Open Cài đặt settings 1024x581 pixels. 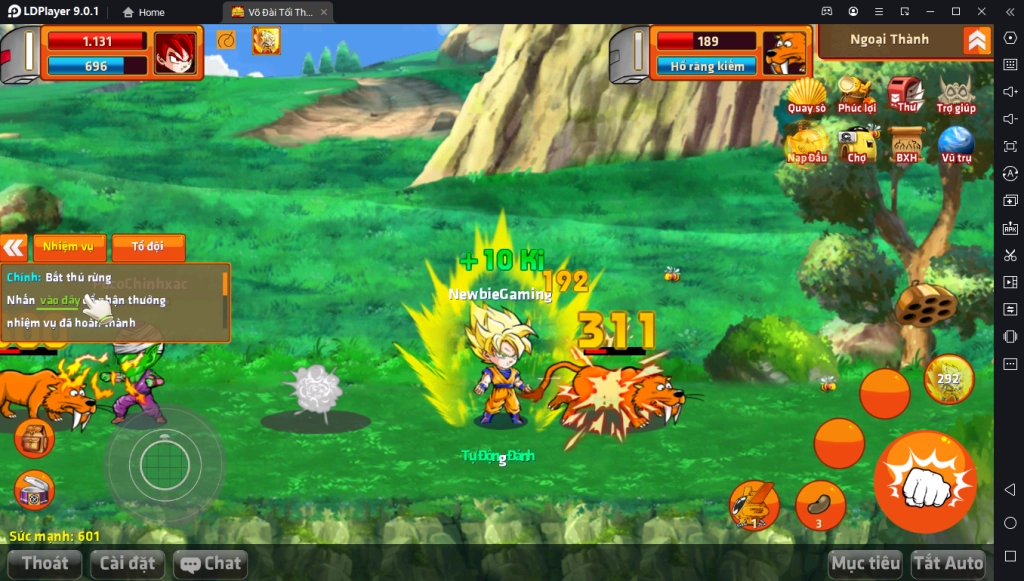tap(128, 564)
